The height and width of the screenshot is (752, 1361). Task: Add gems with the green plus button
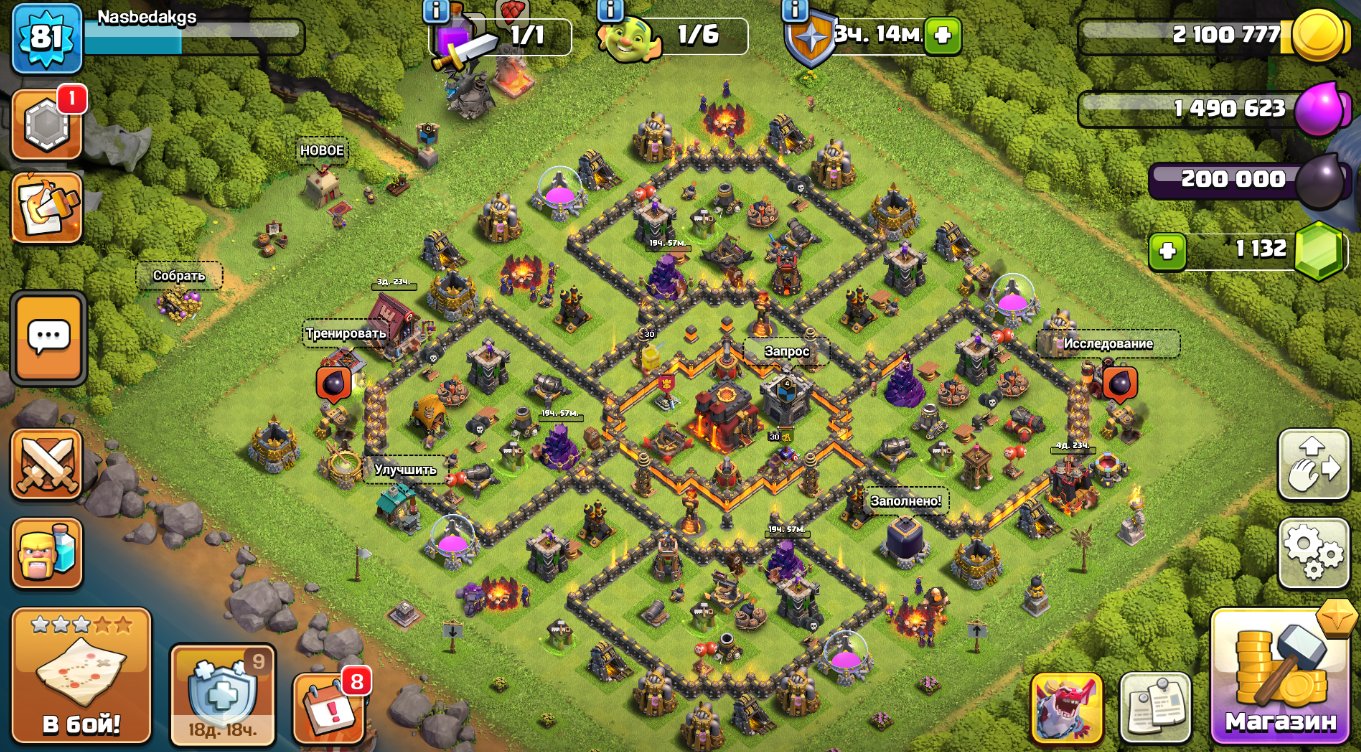[x=1167, y=251]
